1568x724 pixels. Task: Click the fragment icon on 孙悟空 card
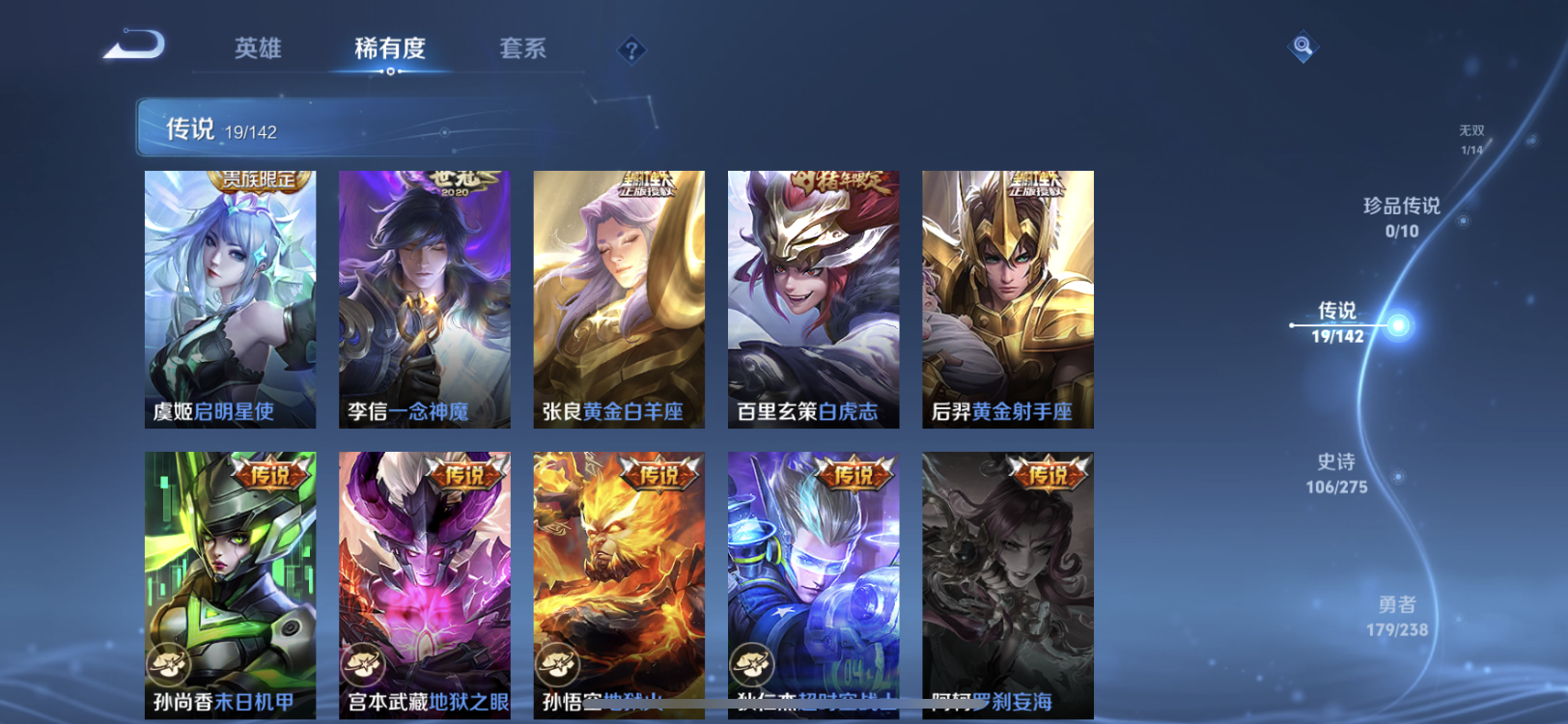coord(557,665)
